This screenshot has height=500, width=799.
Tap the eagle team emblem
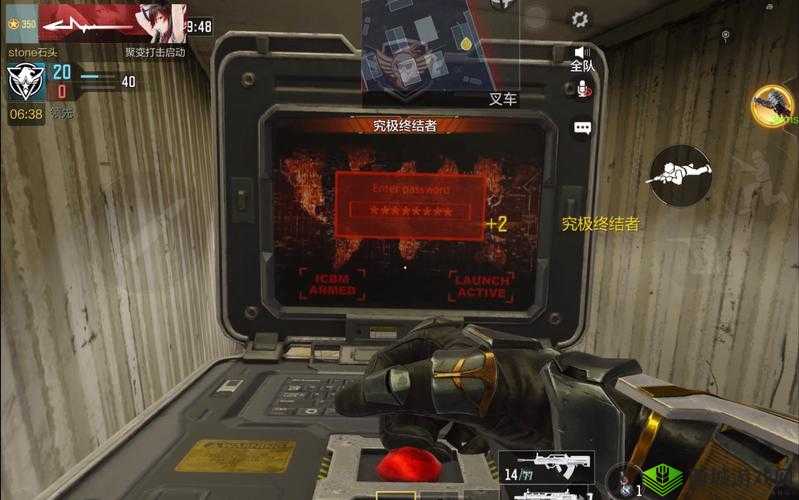[24, 81]
